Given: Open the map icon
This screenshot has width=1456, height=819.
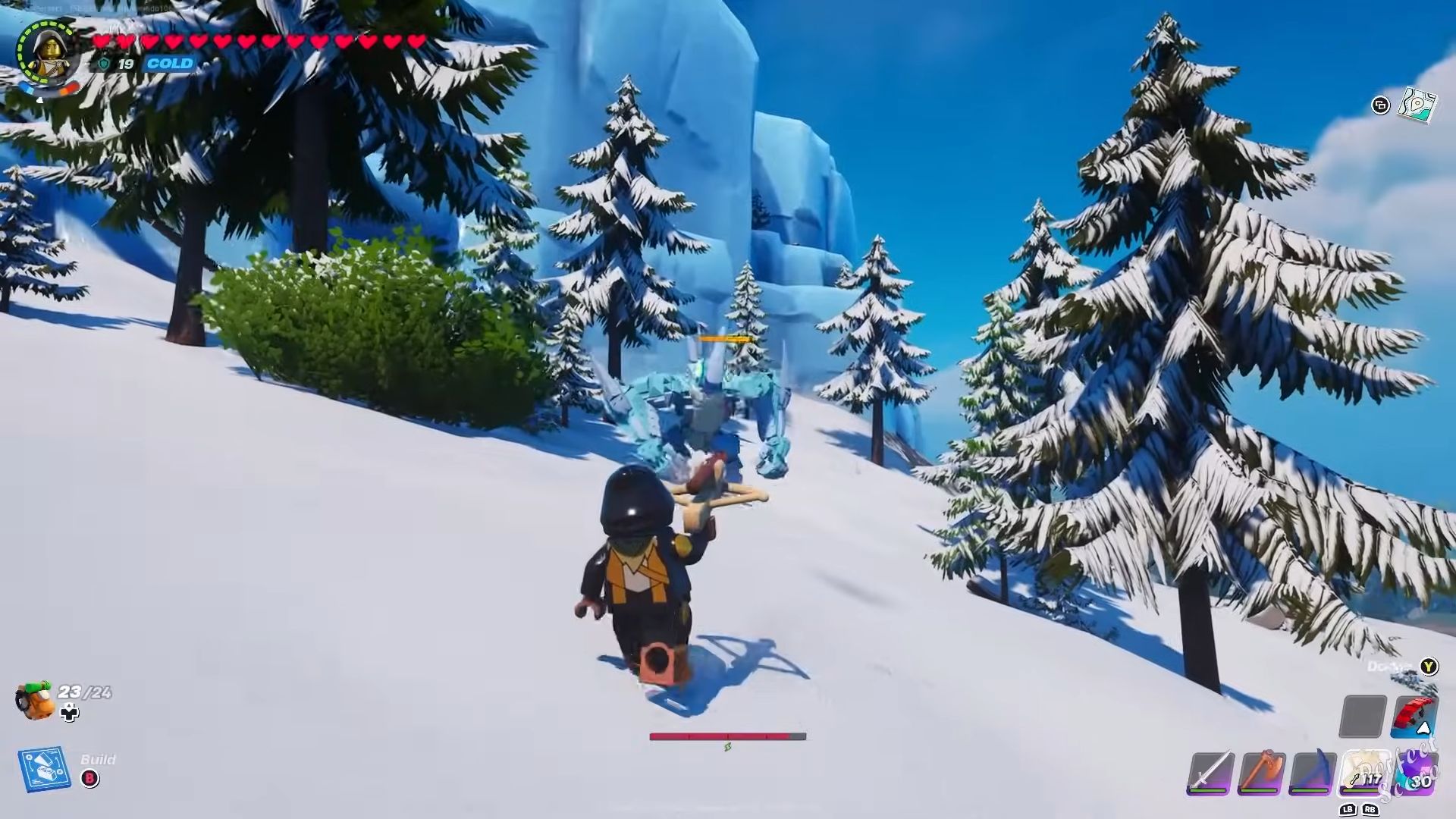Looking at the screenshot, I should (1417, 105).
